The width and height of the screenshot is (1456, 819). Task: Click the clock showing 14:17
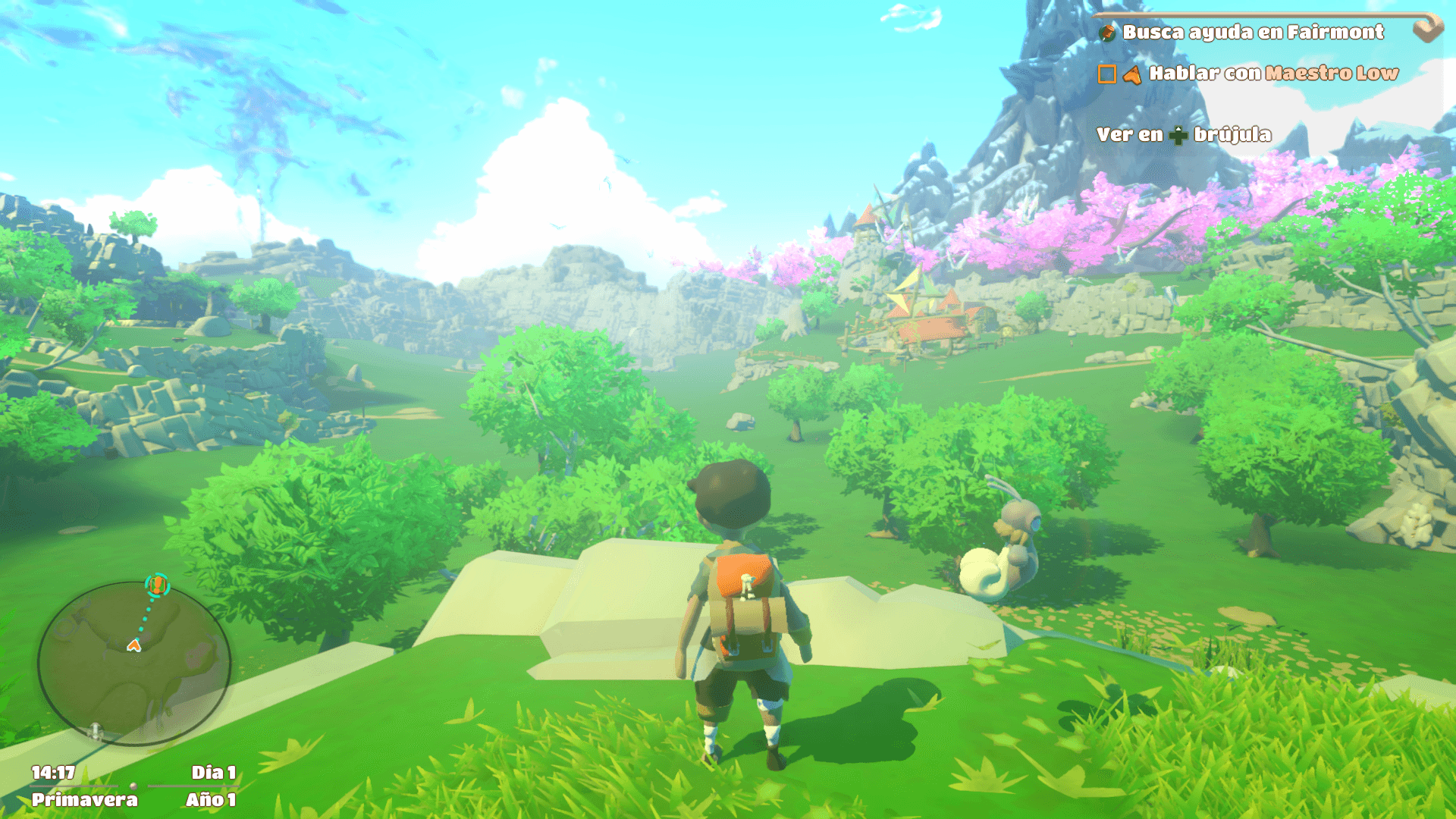pyautogui.click(x=53, y=771)
